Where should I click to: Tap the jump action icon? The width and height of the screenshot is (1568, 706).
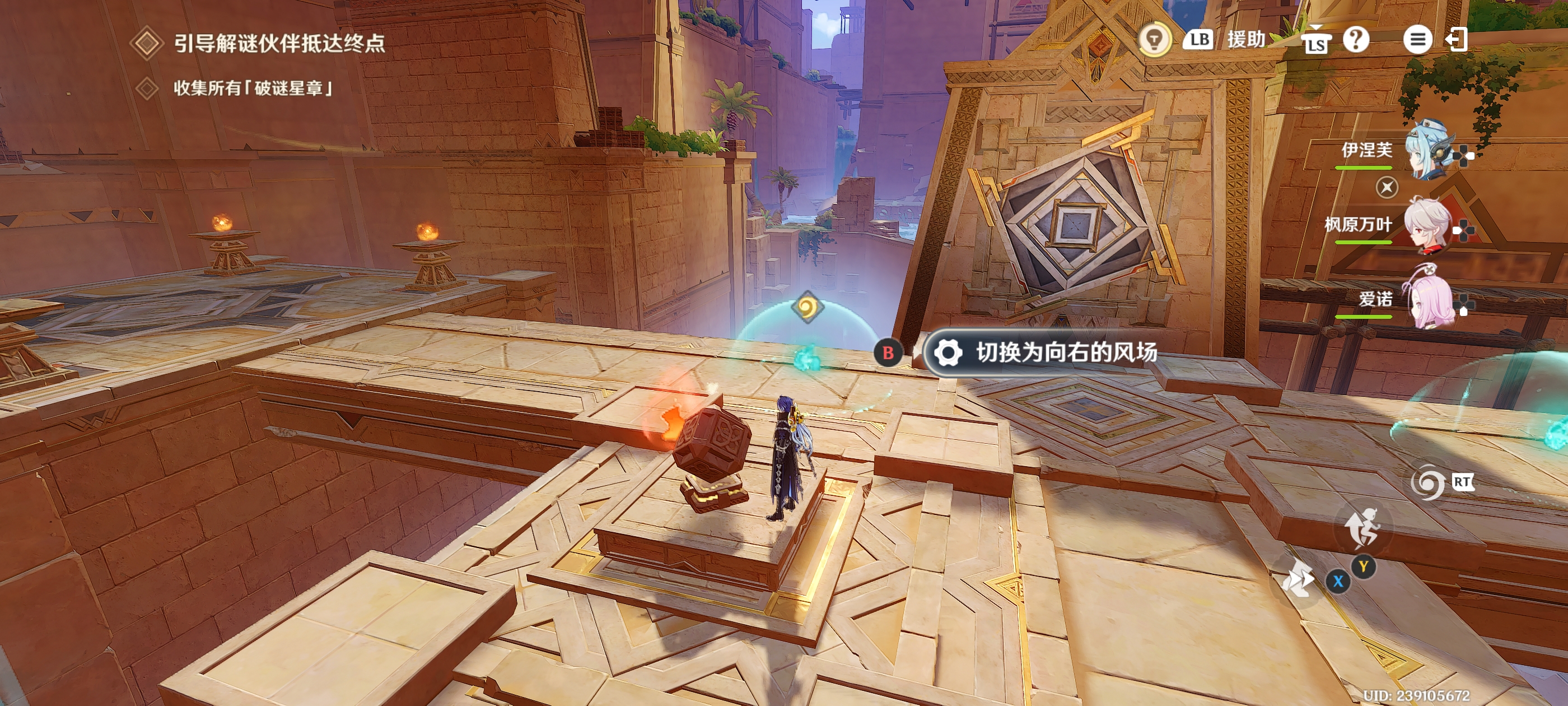(x=1364, y=527)
